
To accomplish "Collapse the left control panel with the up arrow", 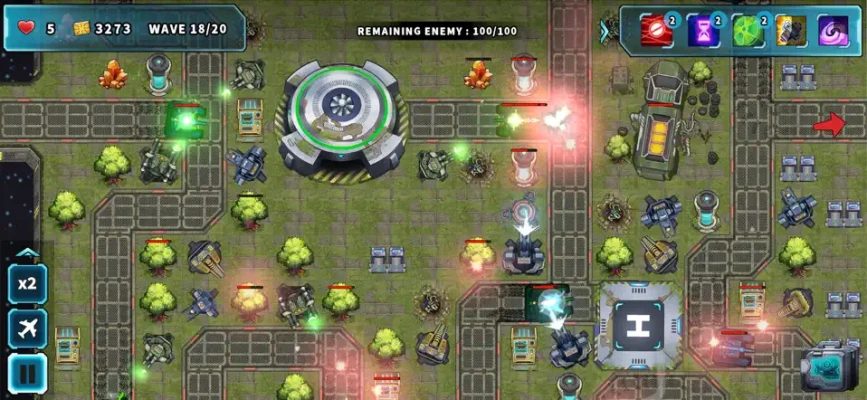I will coord(27,254).
